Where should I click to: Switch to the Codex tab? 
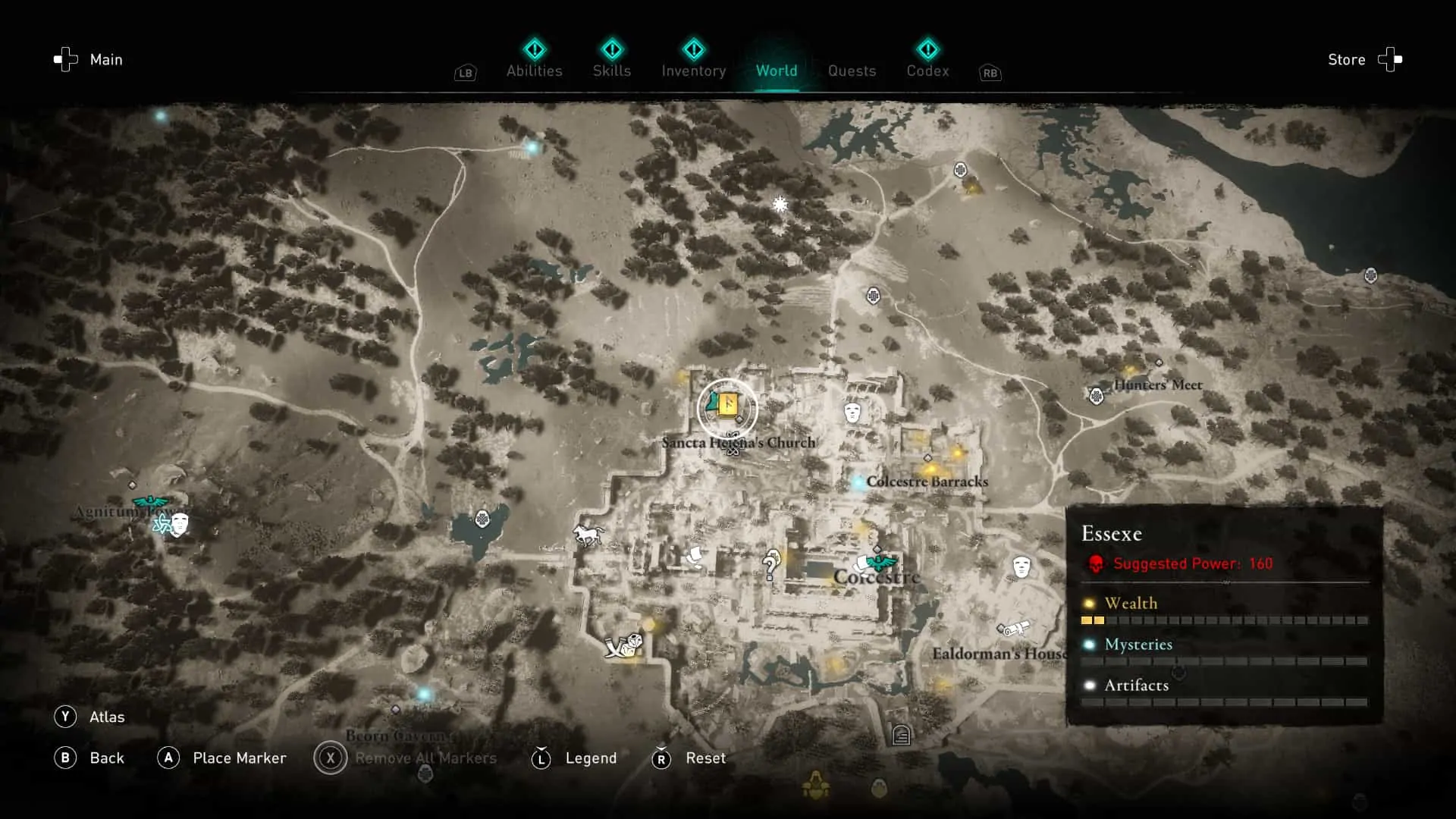(x=927, y=71)
